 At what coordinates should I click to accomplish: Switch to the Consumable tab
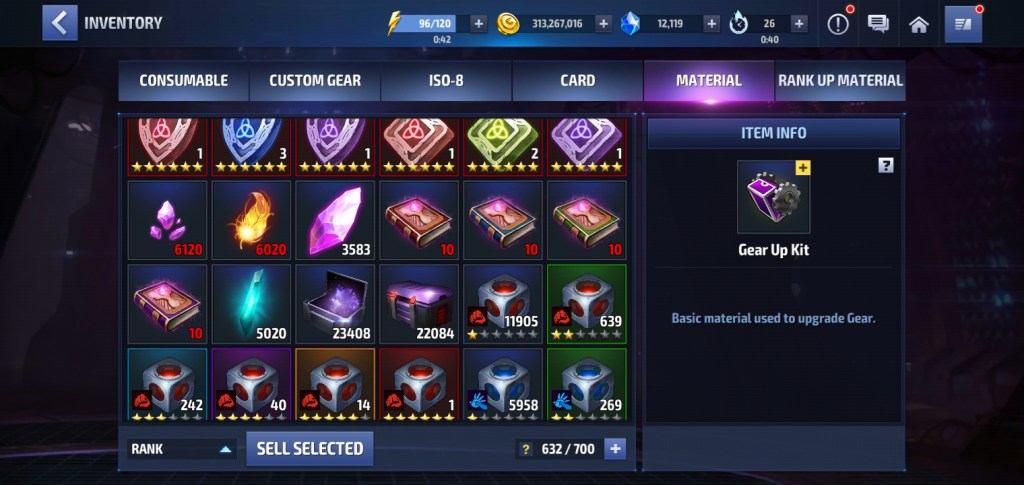(x=183, y=81)
